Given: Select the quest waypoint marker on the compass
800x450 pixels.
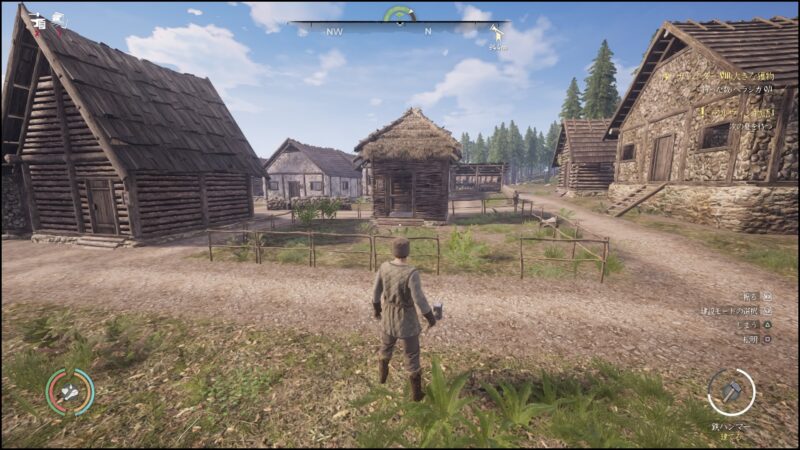Looking at the screenshot, I should pos(495,34).
